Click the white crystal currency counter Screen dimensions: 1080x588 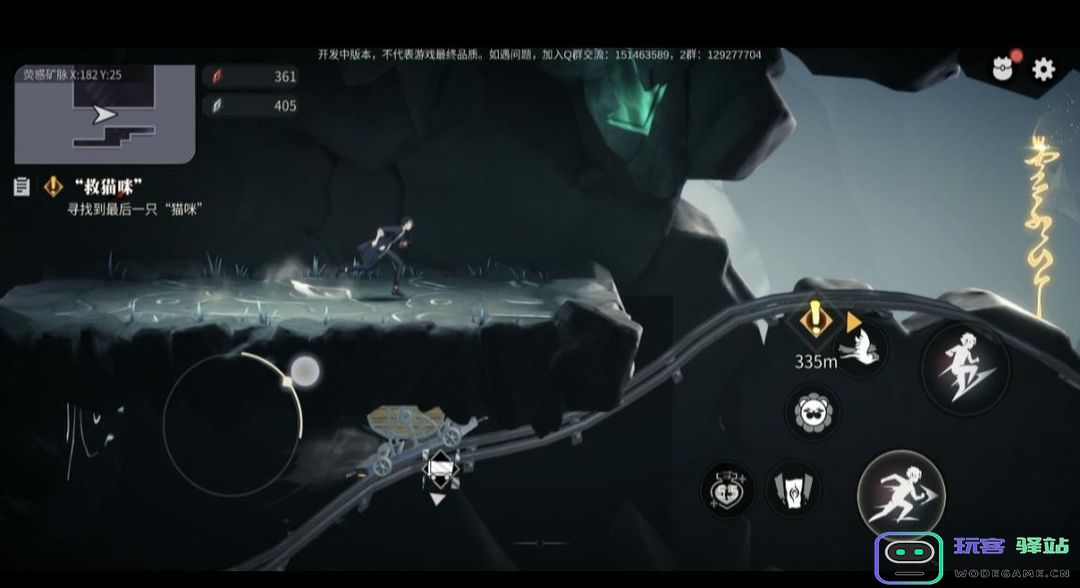(251, 105)
